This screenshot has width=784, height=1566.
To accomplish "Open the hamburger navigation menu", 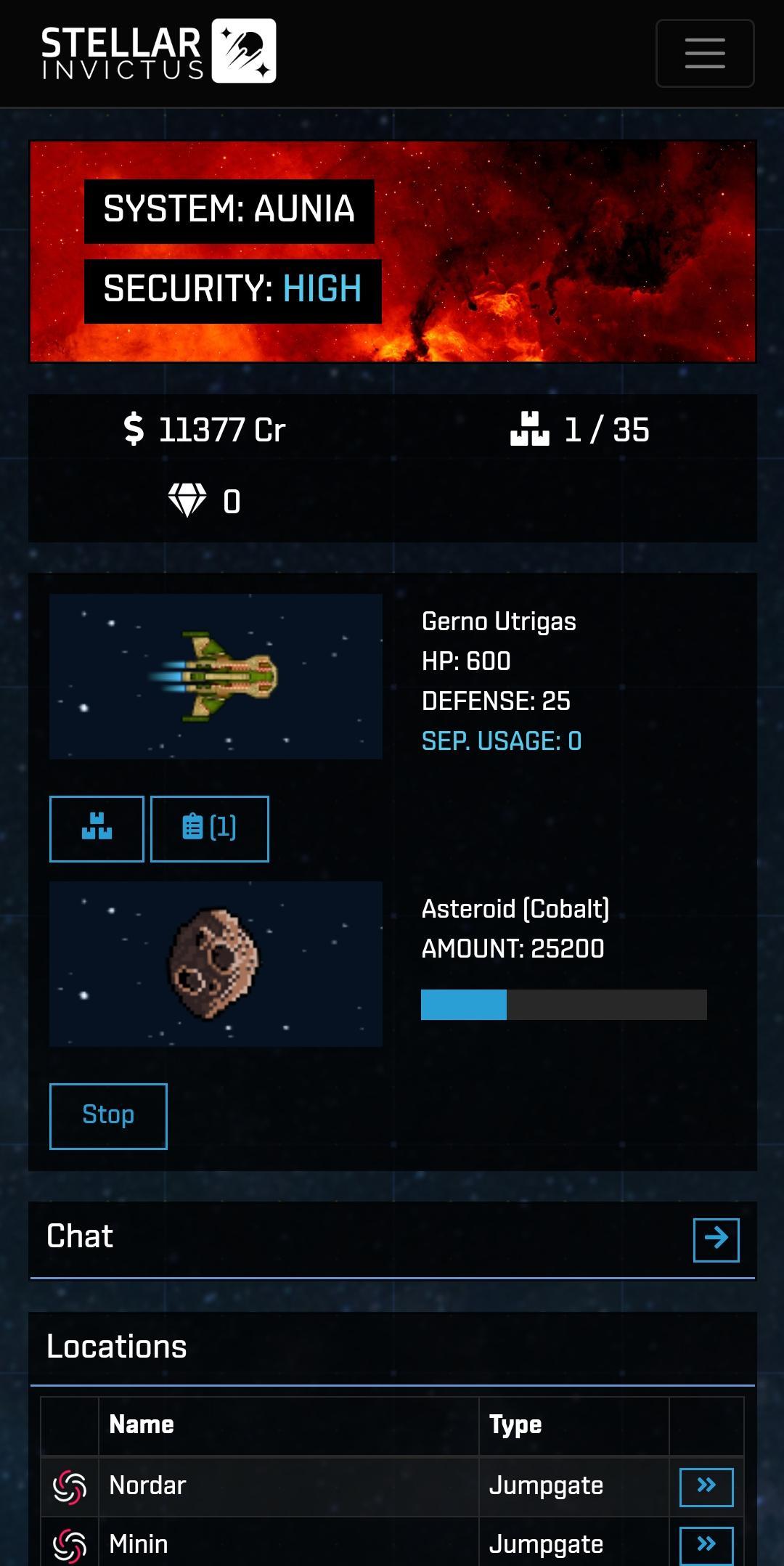I will [x=705, y=53].
